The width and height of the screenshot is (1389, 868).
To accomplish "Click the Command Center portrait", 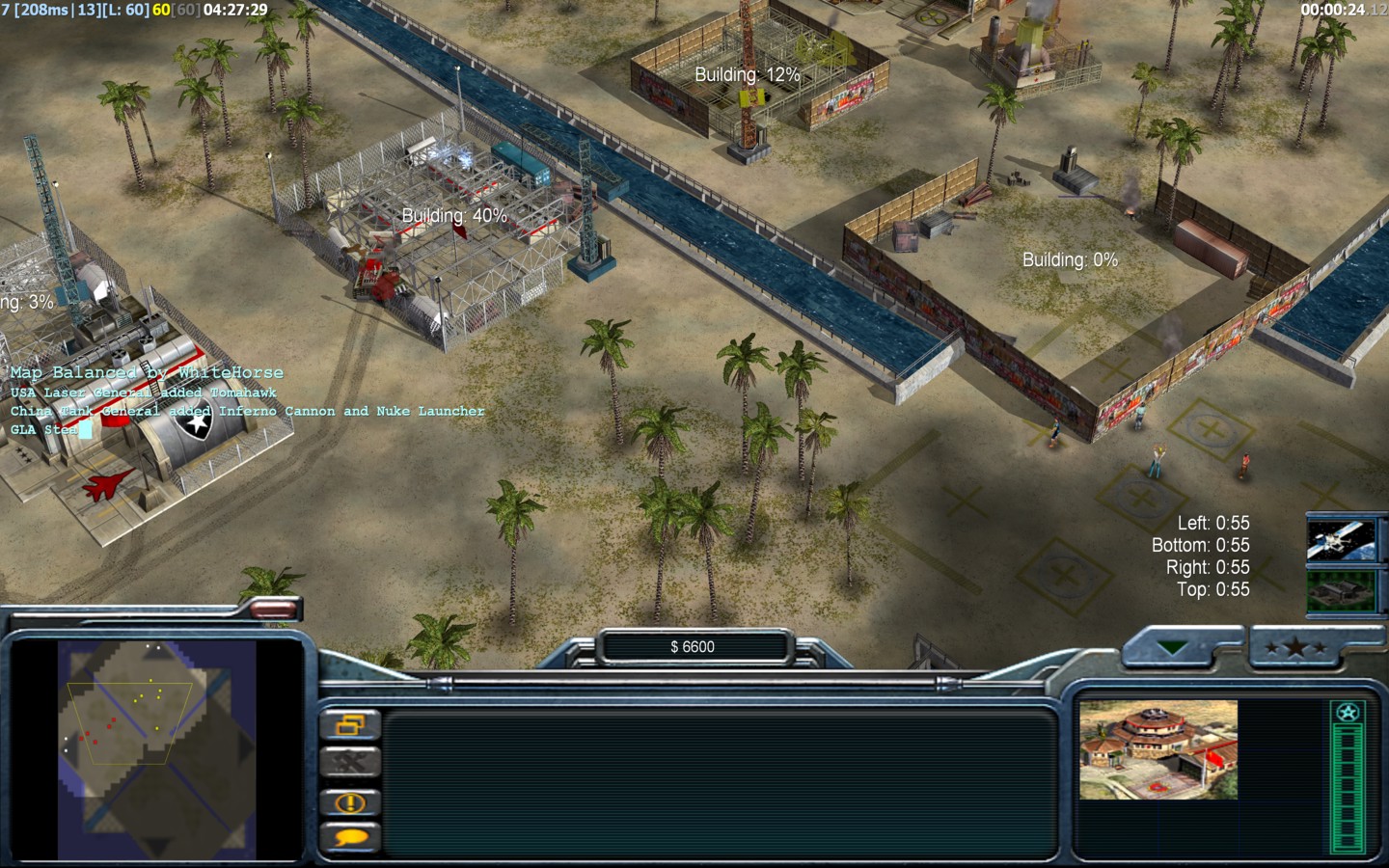I will [x=1157, y=749].
